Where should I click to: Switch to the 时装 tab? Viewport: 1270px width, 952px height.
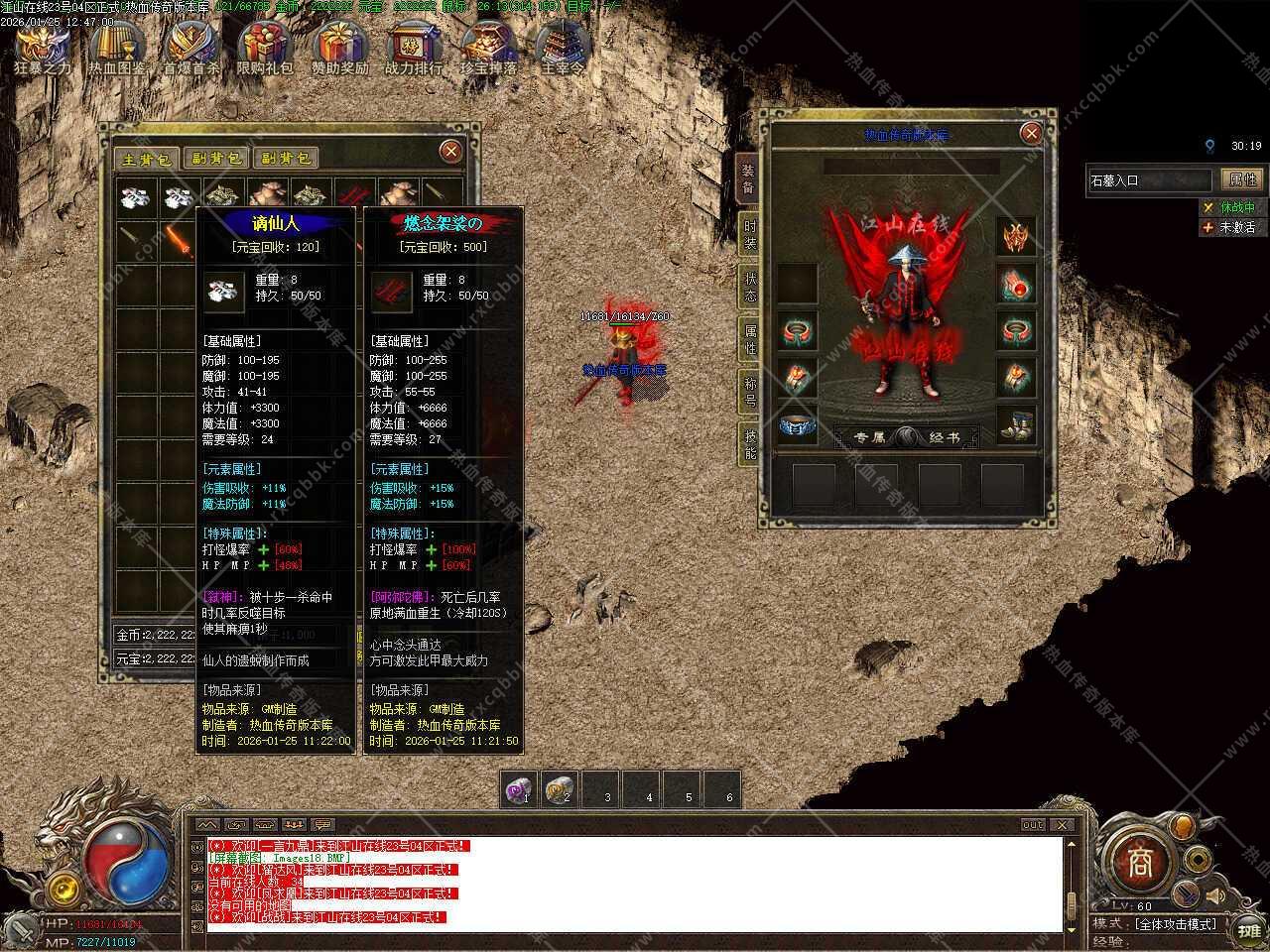click(749, 234)
